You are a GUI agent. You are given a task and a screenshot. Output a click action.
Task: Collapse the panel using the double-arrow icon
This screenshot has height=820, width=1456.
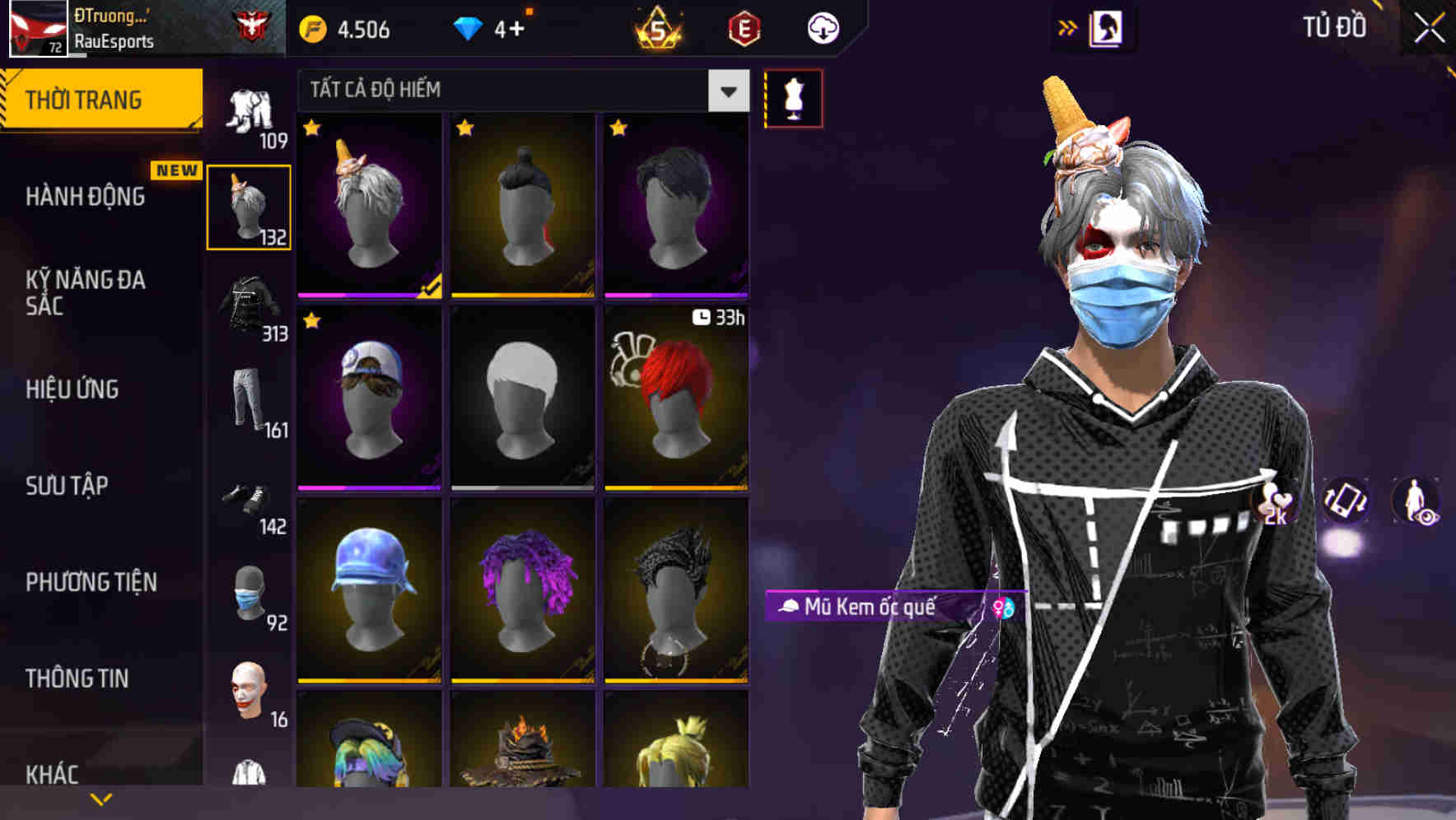[1068, 26]
